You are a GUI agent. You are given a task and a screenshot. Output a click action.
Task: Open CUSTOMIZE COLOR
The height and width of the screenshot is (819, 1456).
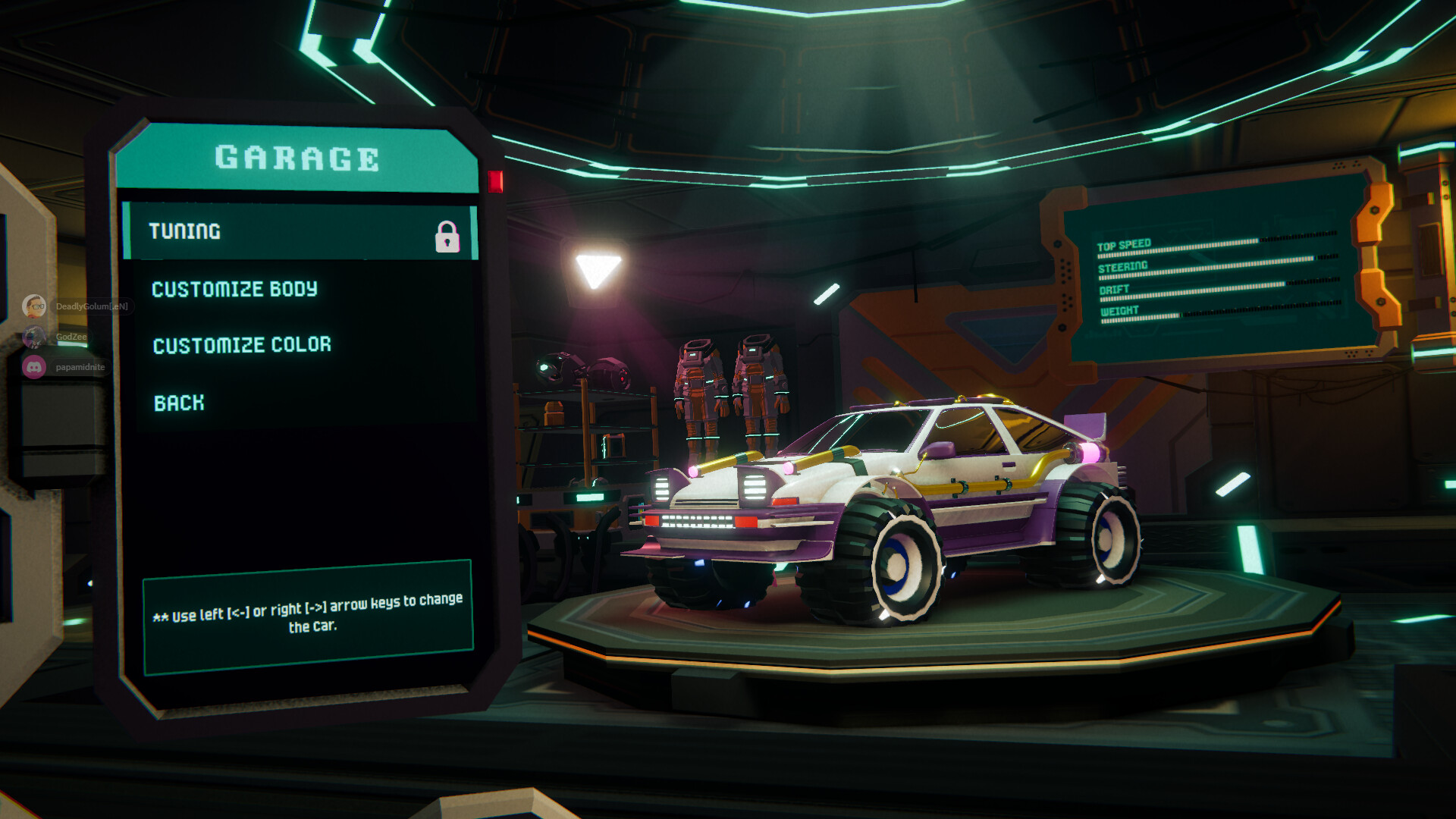[x=242, y=344]
